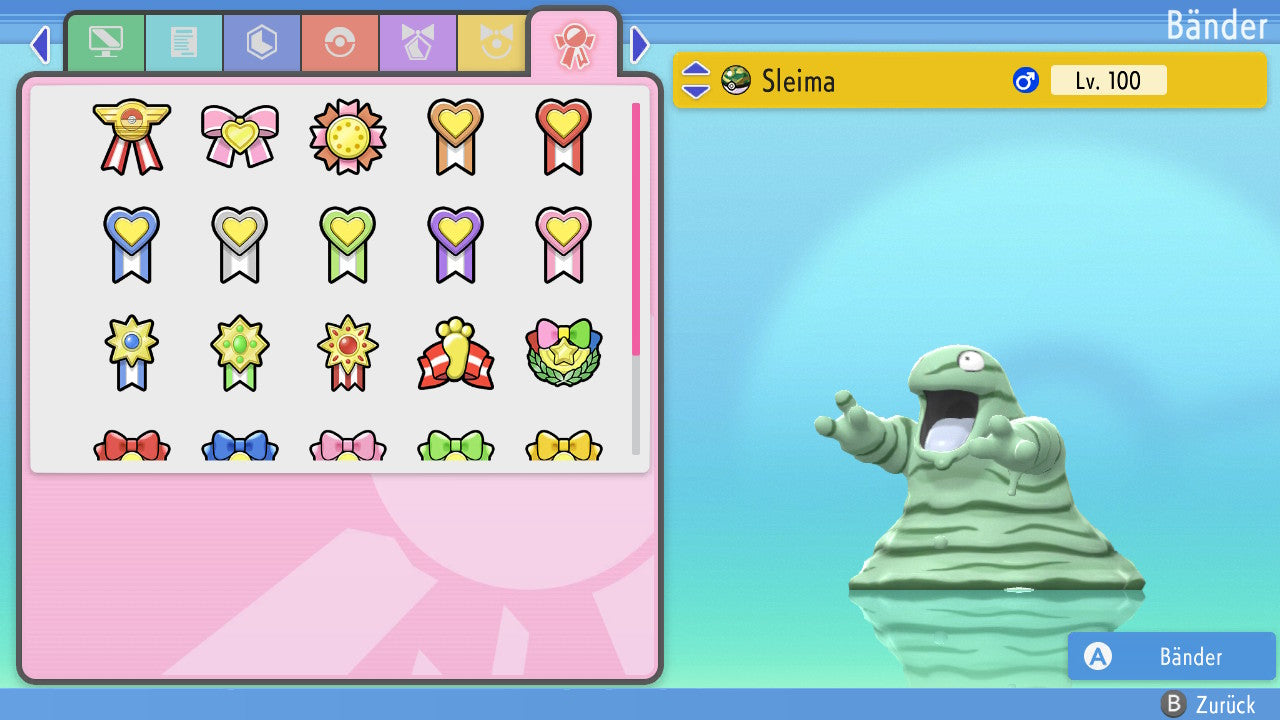
Task: Pick the laurel wreath star ribbon
Action: (x=563, y=353)
